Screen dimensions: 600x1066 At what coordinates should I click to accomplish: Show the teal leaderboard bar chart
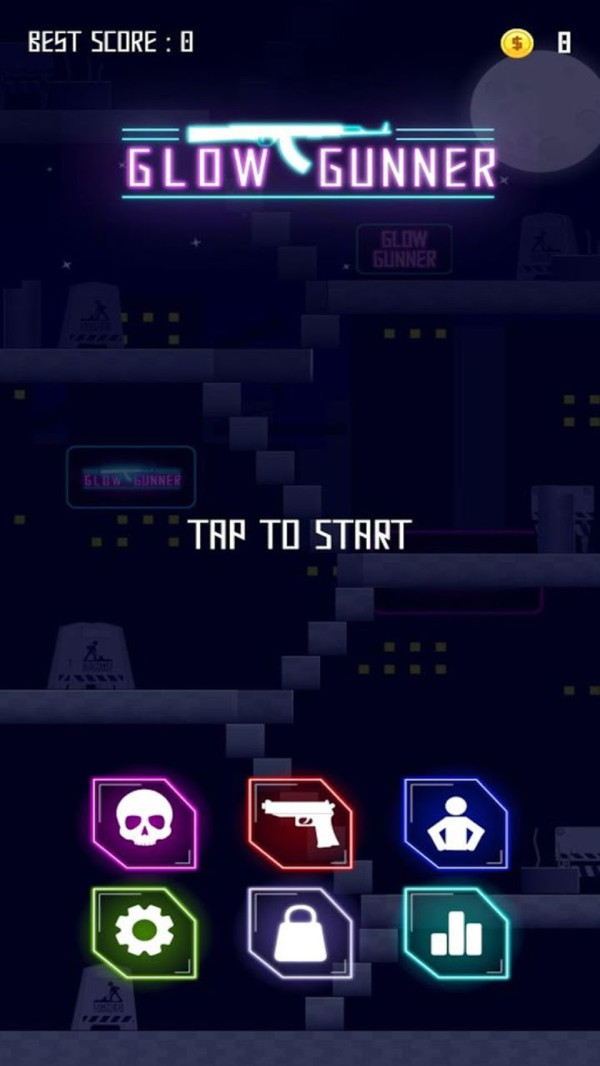456,932
